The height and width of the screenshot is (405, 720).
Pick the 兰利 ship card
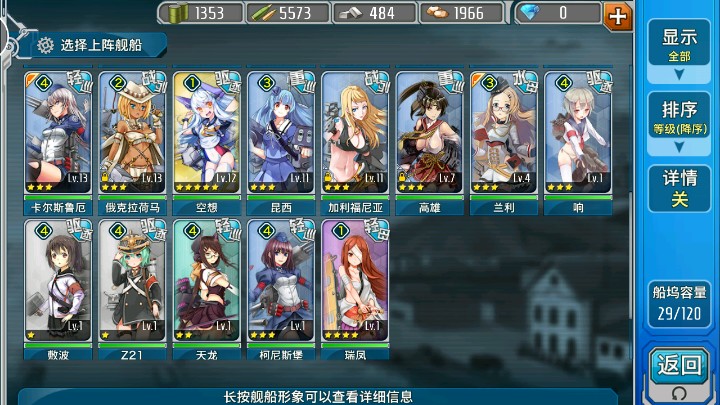pyautogui.click(x=504, y=135)
